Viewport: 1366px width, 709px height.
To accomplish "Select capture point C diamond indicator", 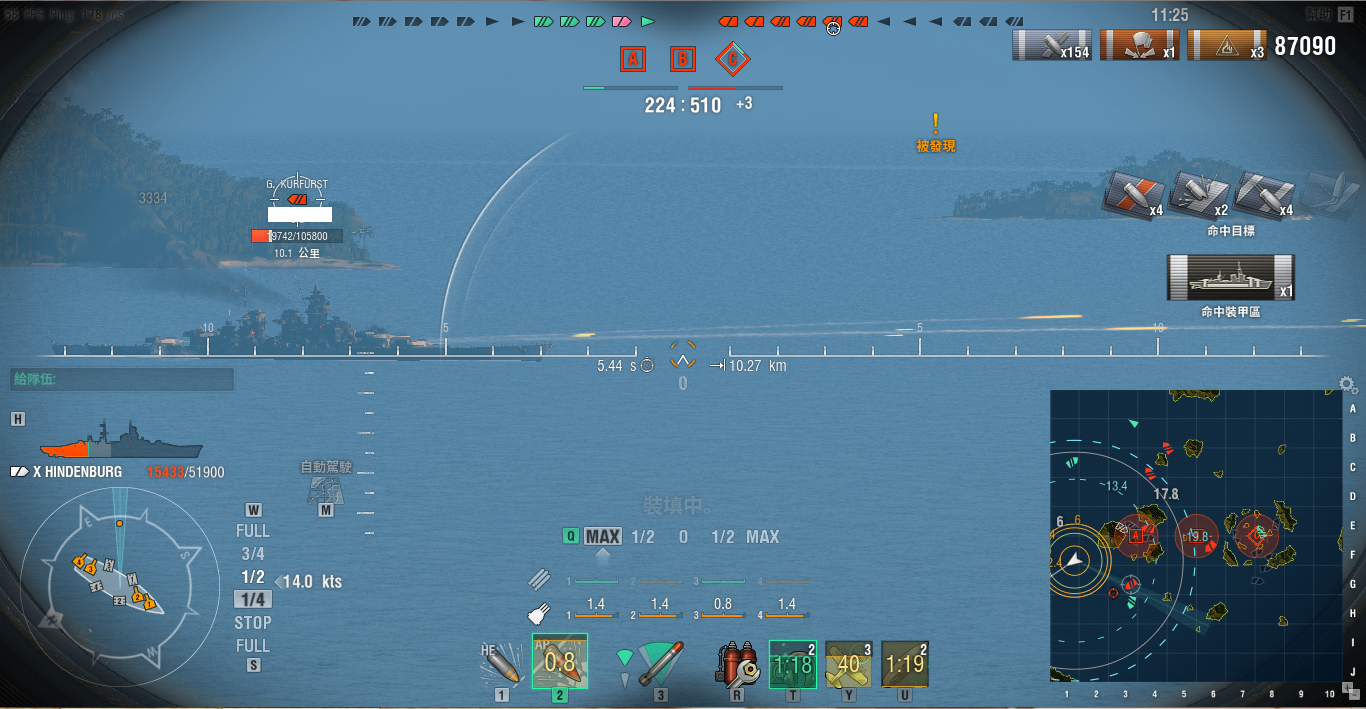I will tap(733, 59).
